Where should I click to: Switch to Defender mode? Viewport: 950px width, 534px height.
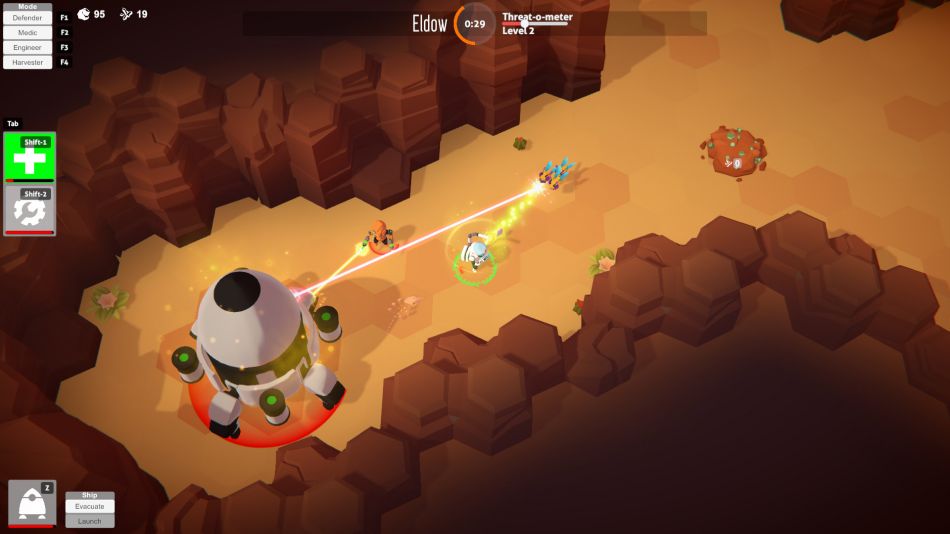[27, 18]
